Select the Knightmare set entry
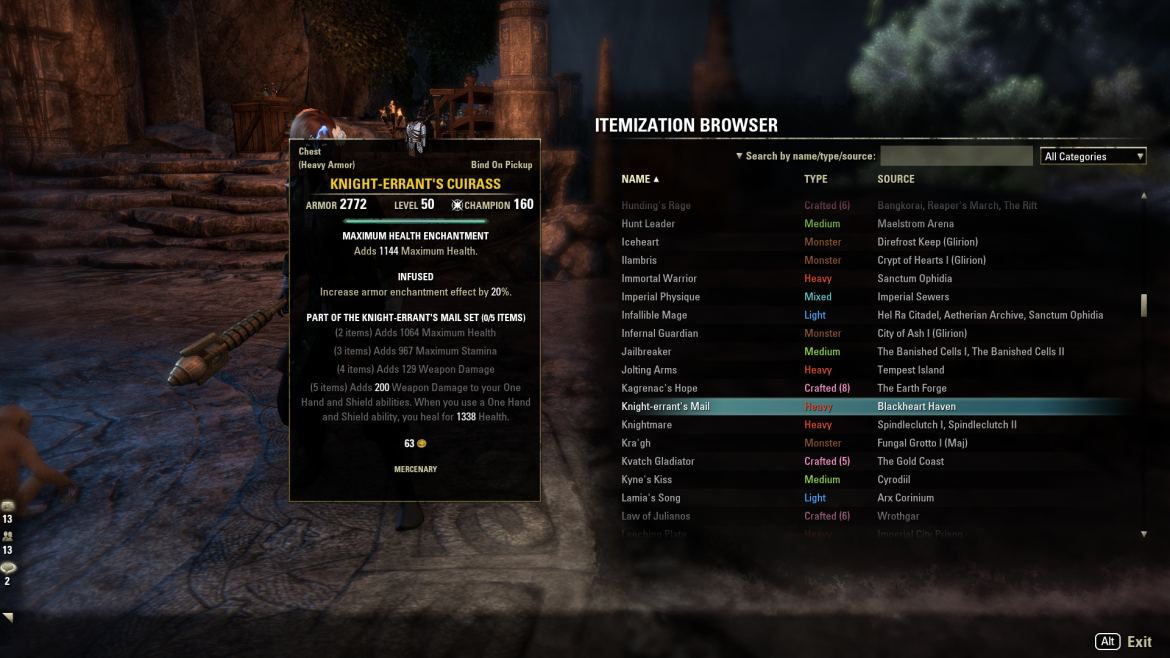 648,425
